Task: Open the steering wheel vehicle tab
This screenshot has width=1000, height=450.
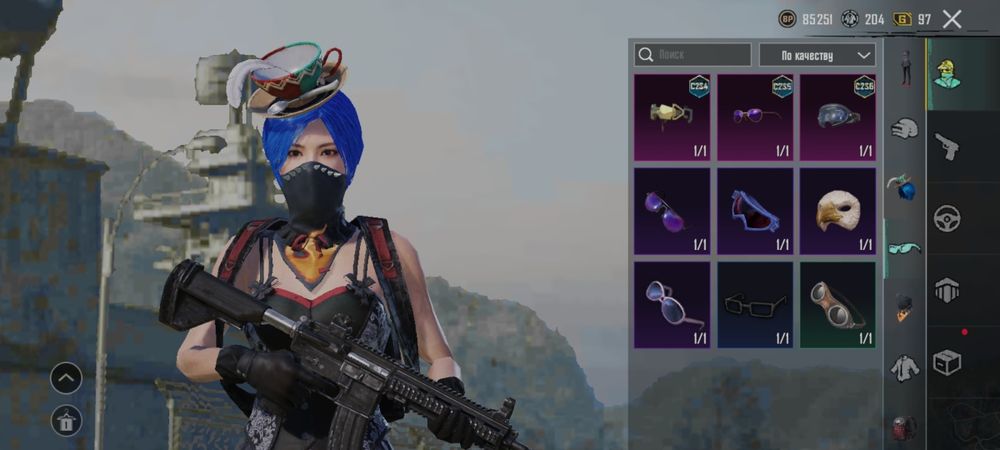Action: [x=946, y=218]
